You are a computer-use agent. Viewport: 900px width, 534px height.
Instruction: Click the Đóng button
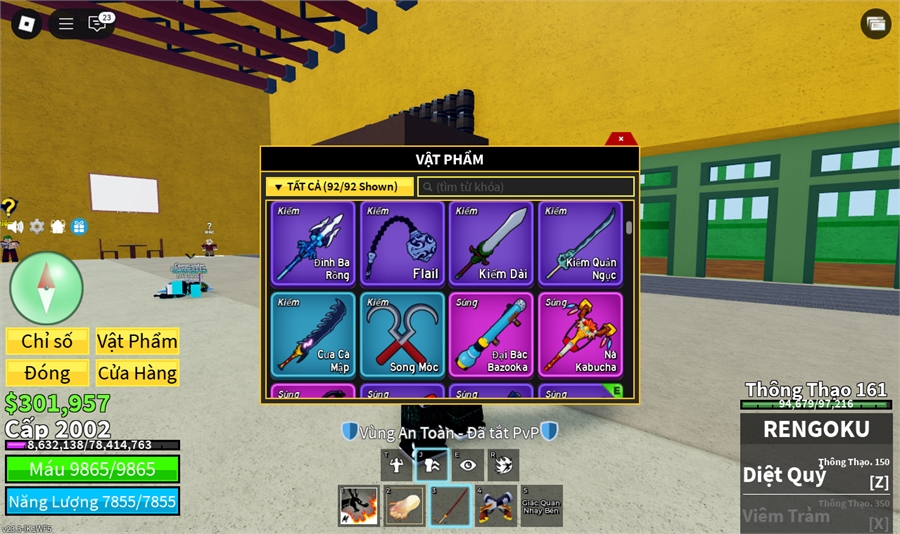(47, 373)
